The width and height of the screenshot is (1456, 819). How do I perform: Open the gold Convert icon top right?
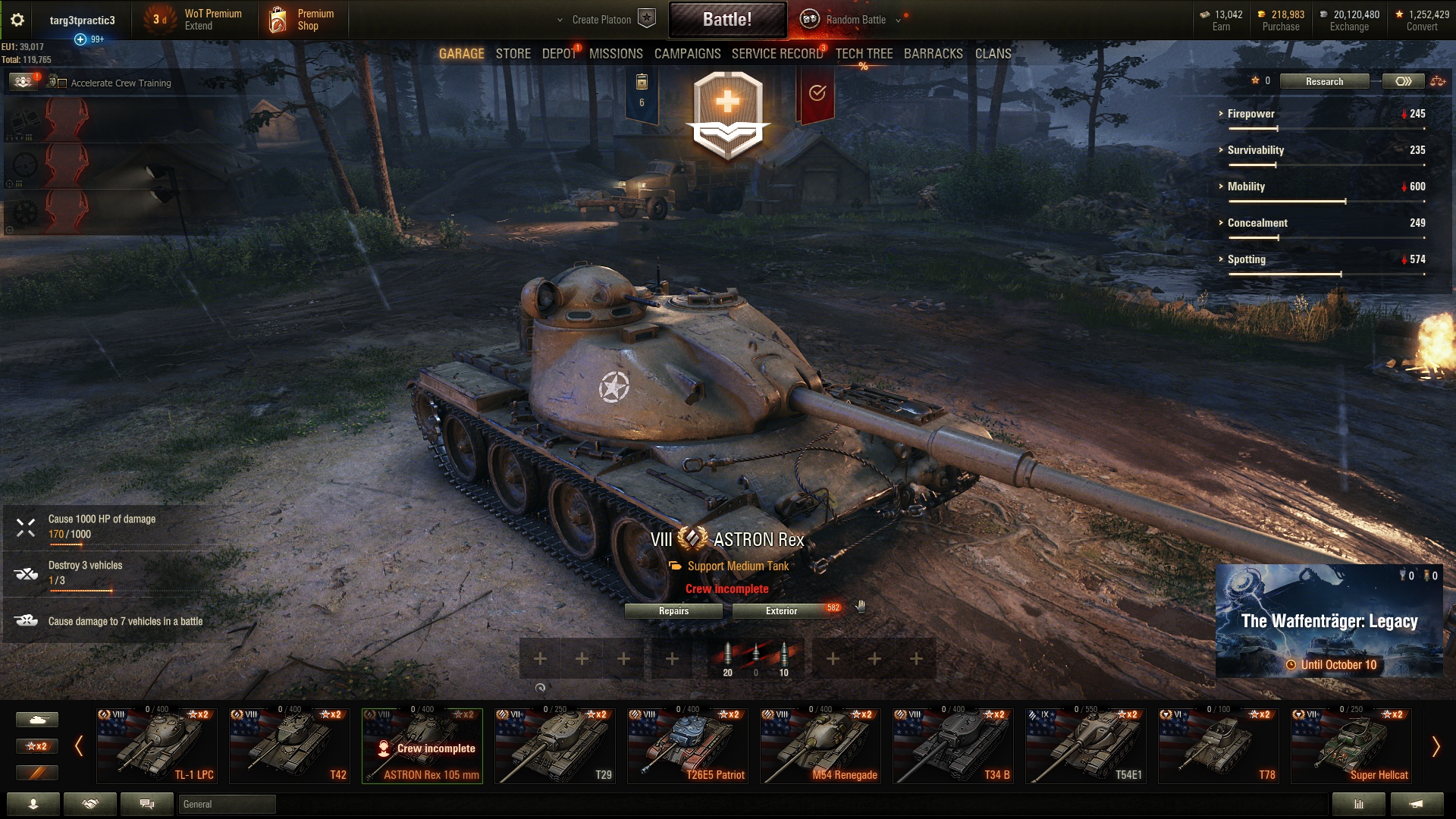pos(1399,14)
